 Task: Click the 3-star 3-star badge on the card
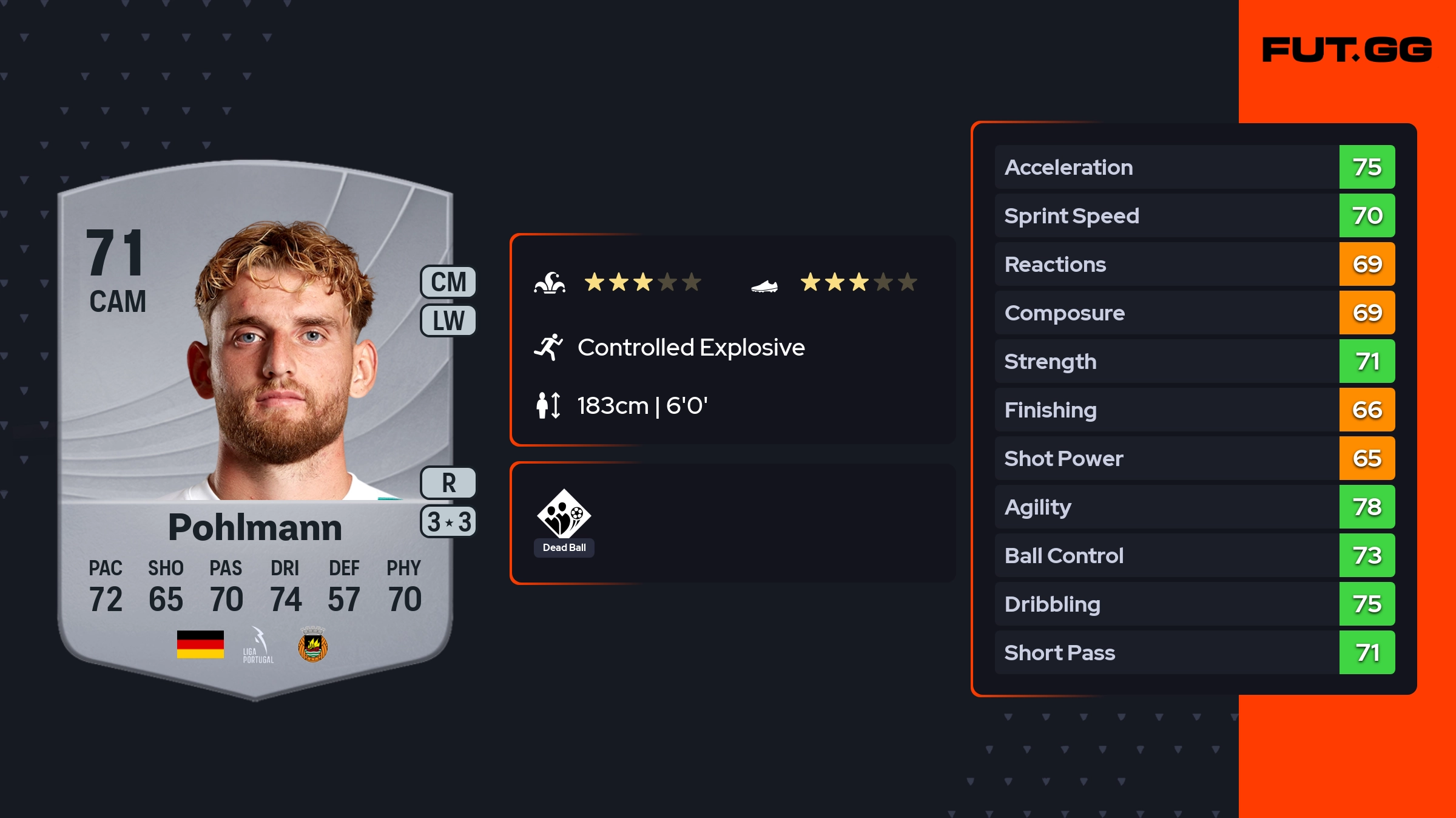448,522
